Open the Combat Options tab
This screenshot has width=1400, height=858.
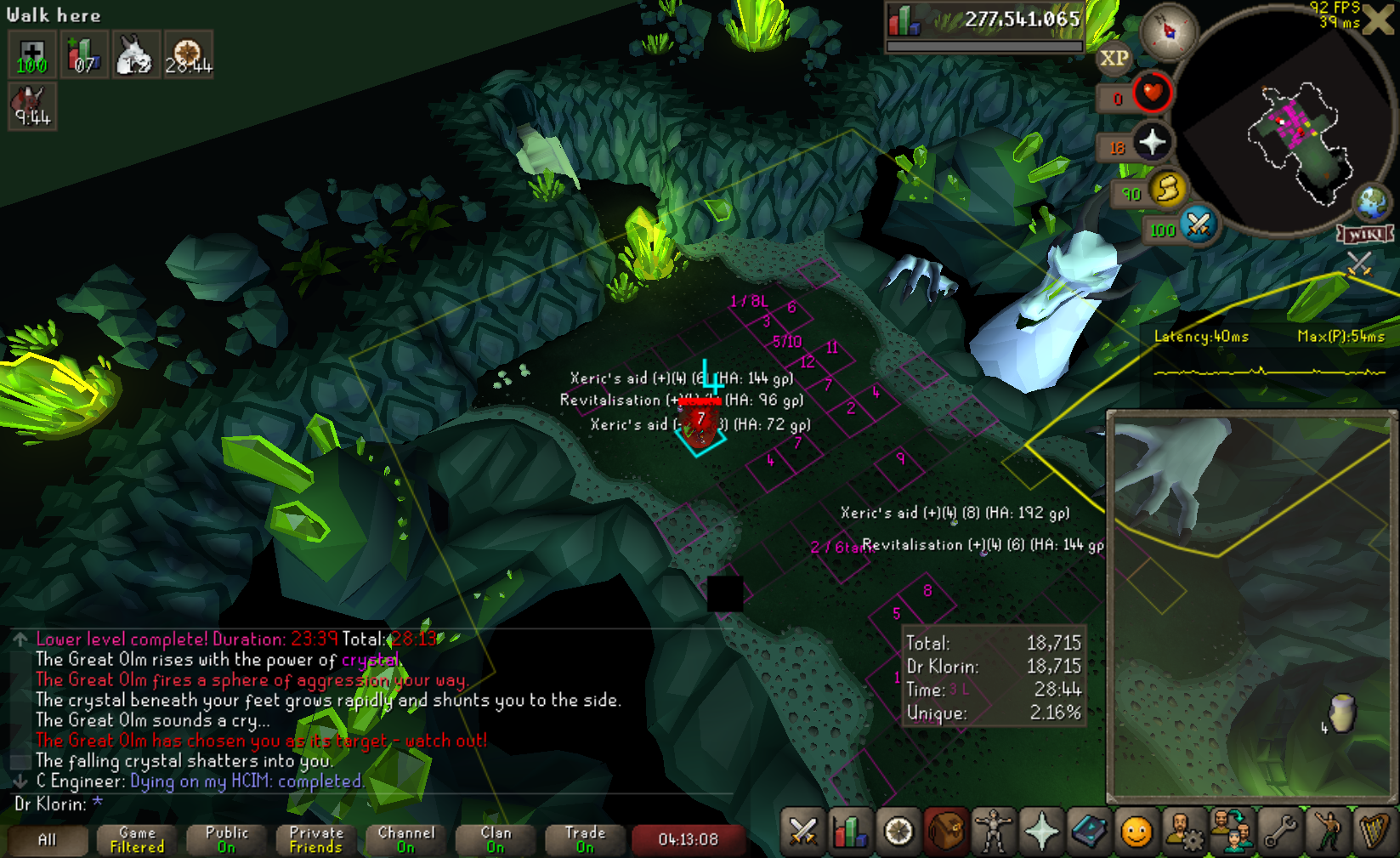803,831
